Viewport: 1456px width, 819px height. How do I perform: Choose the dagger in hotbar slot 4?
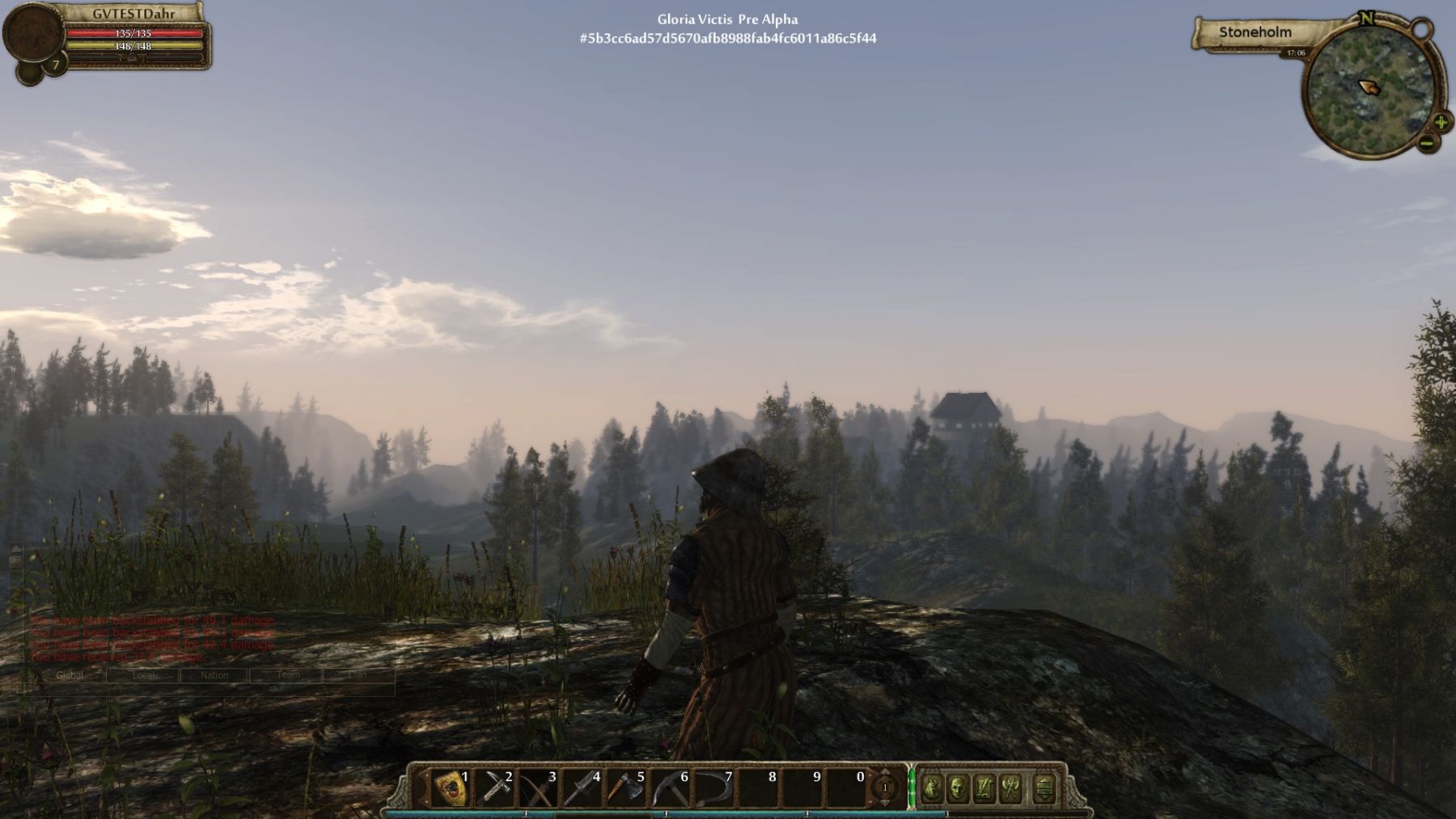pyautogui.click(x=582, y=788)
